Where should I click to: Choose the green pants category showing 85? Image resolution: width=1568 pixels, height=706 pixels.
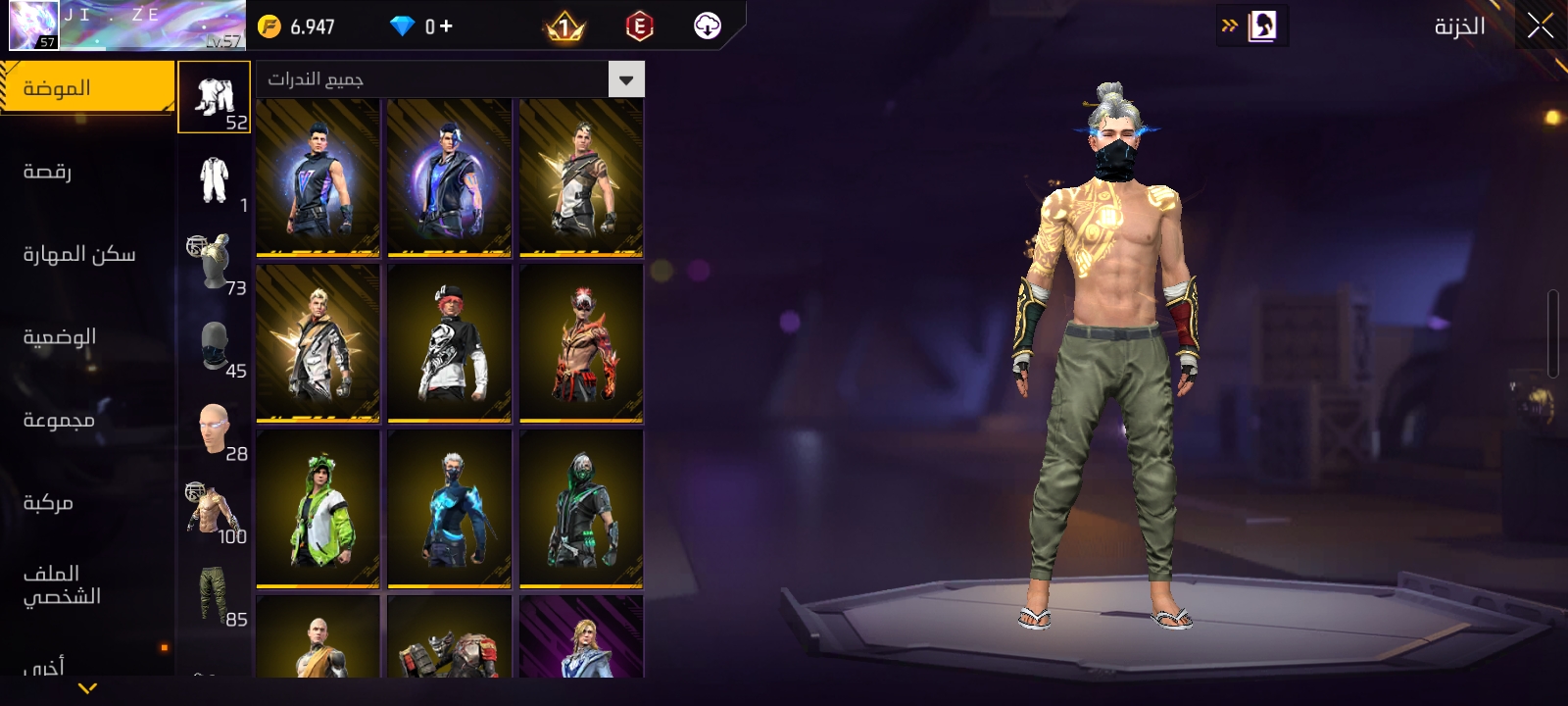coord(215,594)
